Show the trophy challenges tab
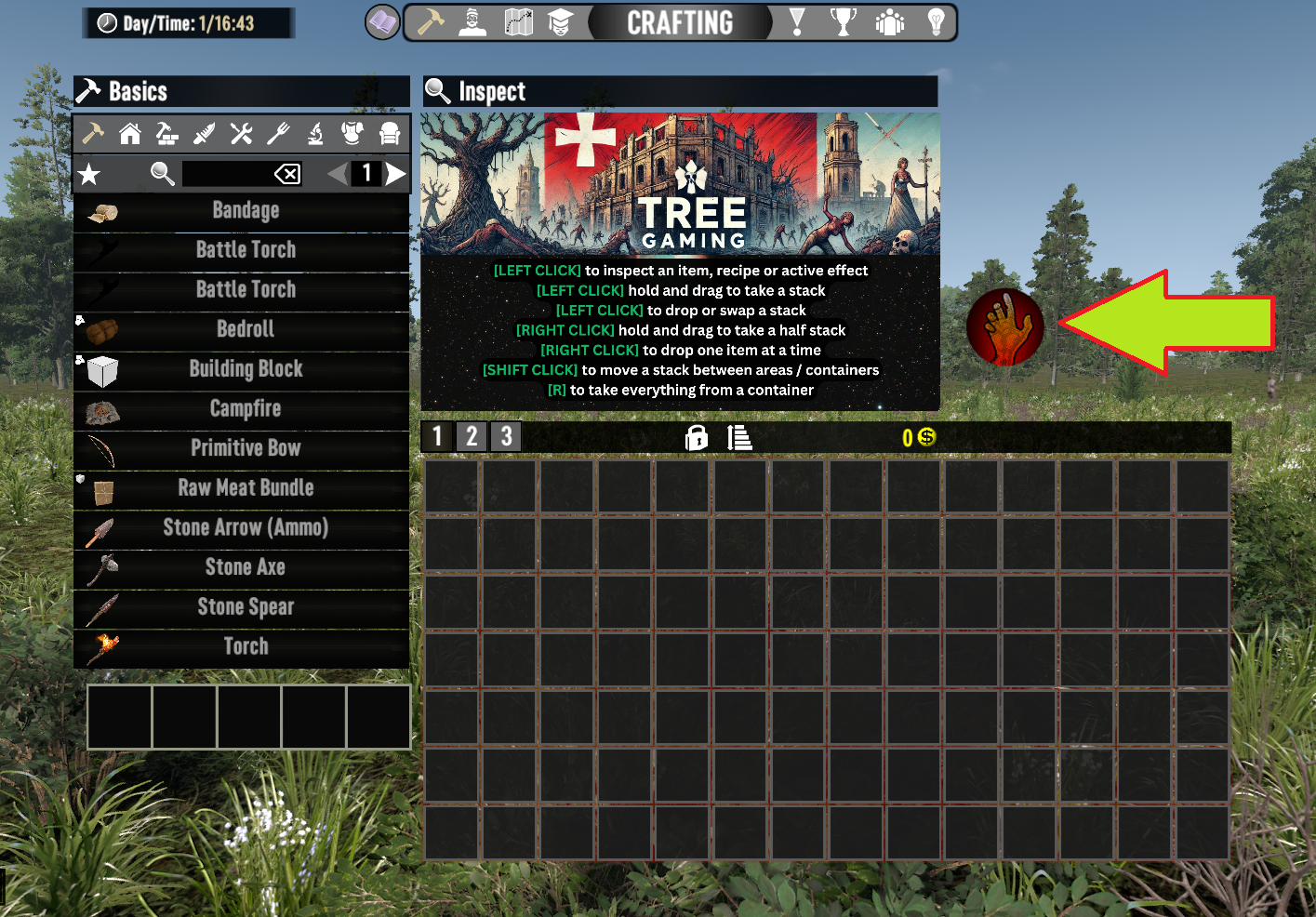The width and height of the screenshot is (1316, 917). [843, 22]
